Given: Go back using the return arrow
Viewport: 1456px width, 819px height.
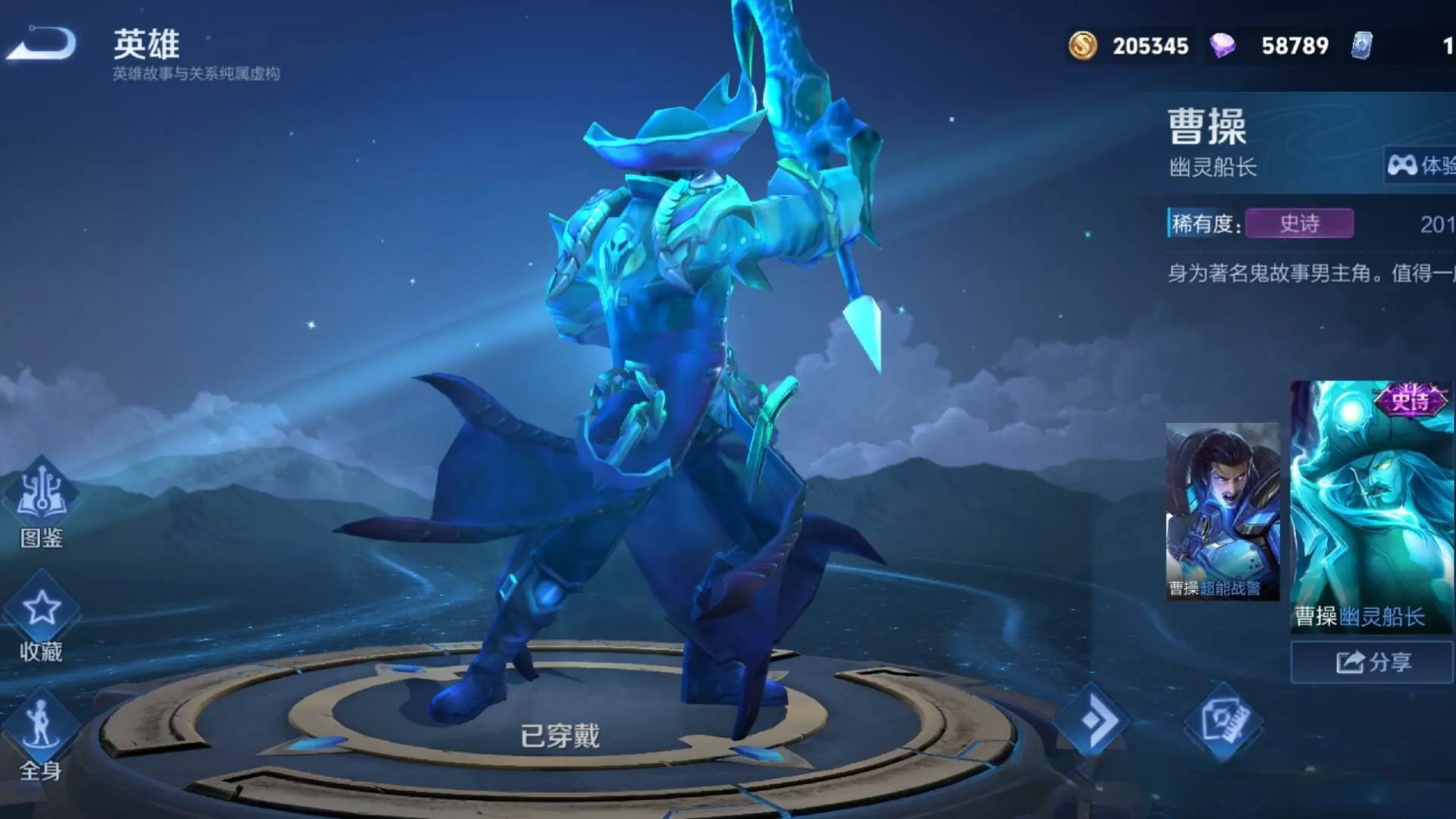Looking at the screenshot, I should (x=42, y=43).
